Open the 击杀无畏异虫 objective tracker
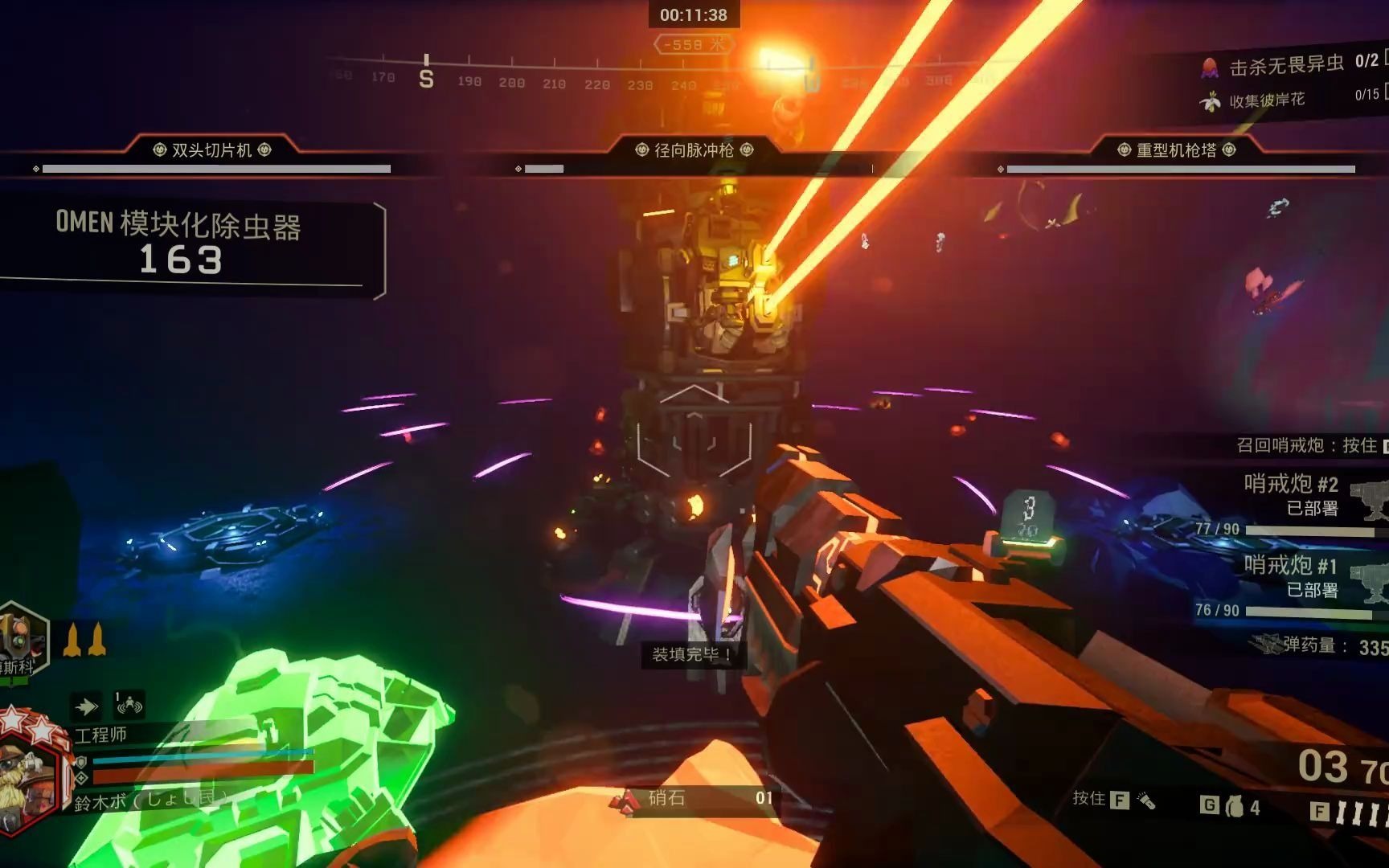Image resolution: width=1389 pixels, height=868 pixels. click(x=1286, y=65)
